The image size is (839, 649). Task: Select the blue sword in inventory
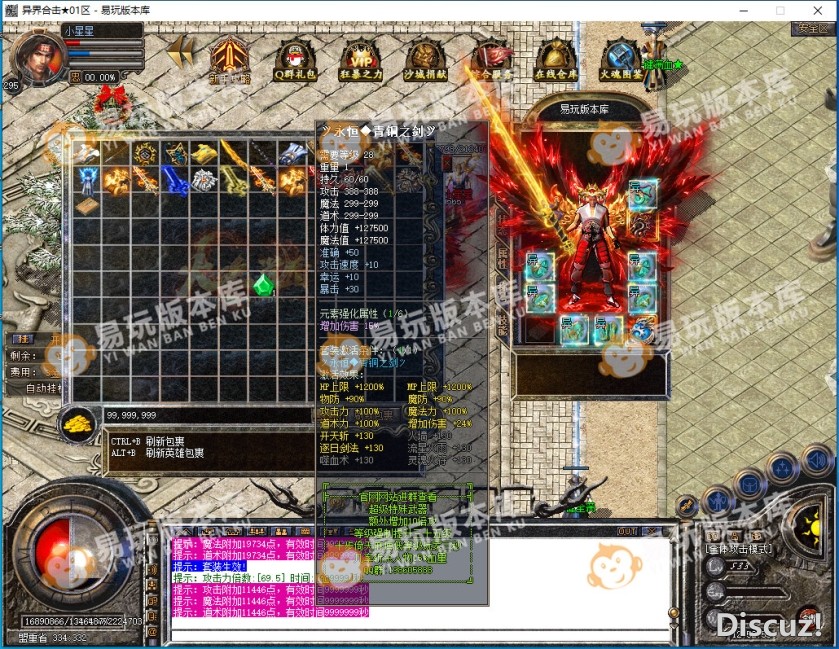coord(176,181)
